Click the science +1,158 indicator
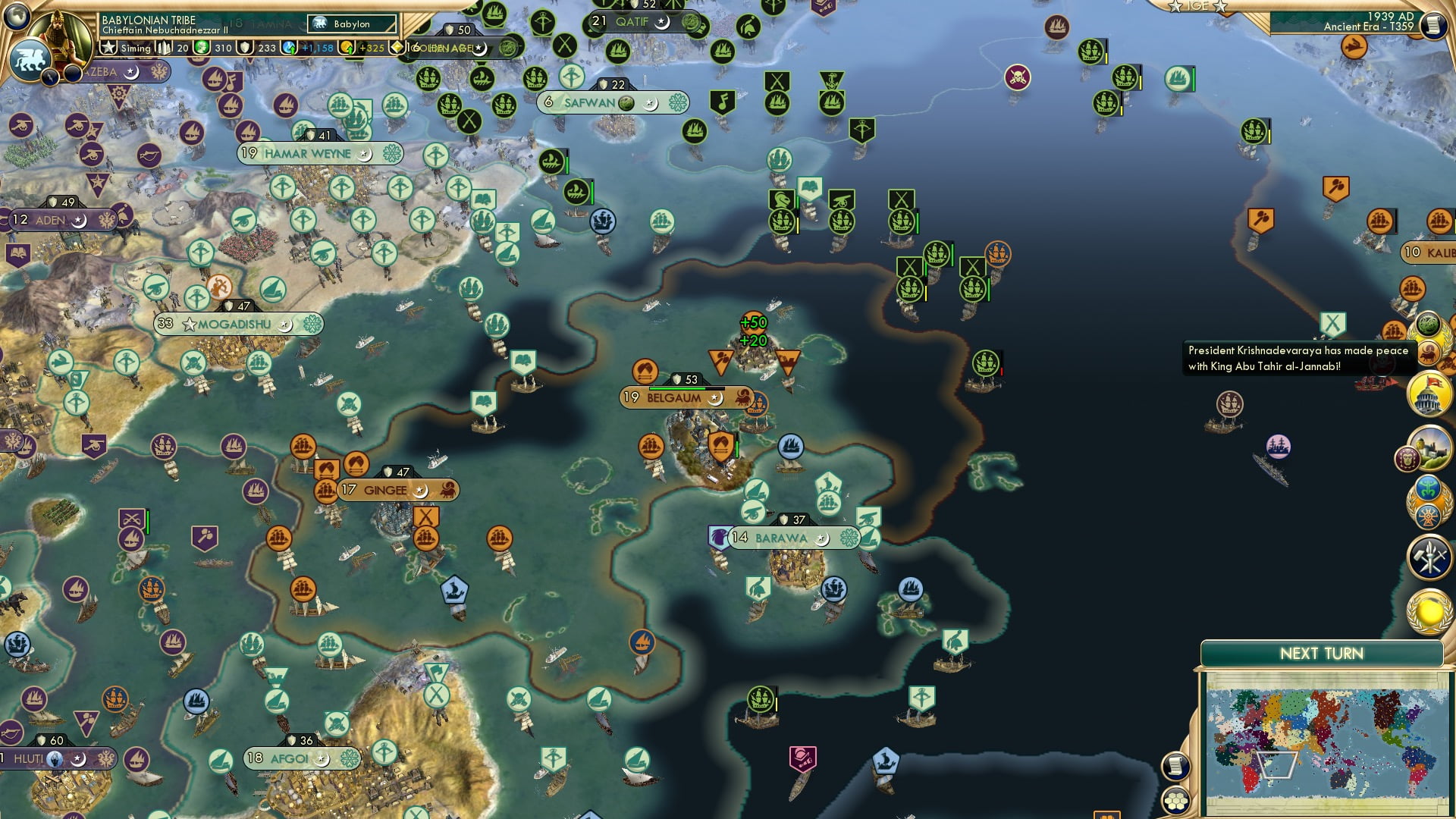Viewport: 1456px width, 819px height. 318,48
